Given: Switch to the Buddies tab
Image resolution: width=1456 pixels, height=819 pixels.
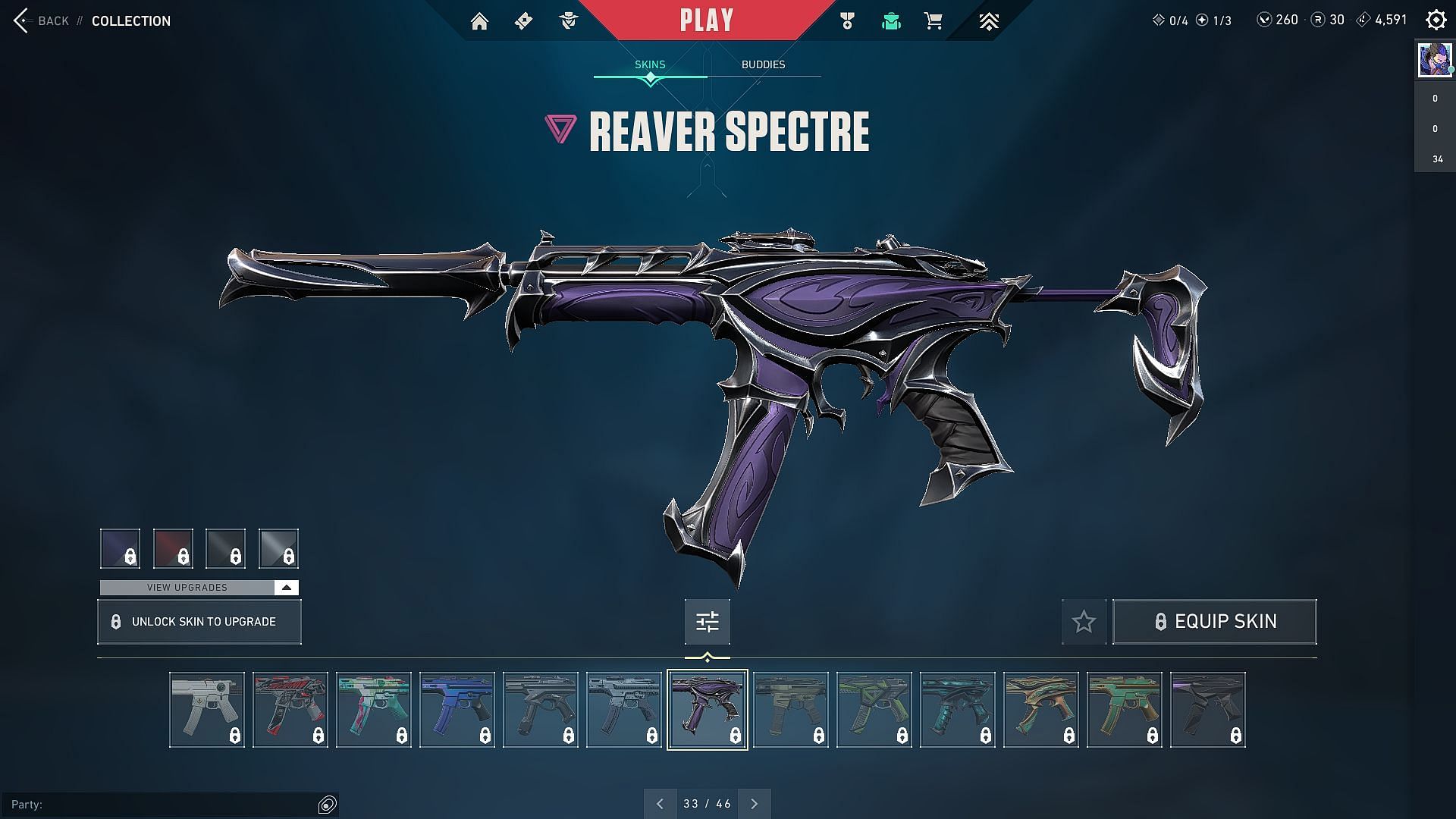Looking at the screenshot, I should coord(763,64).
